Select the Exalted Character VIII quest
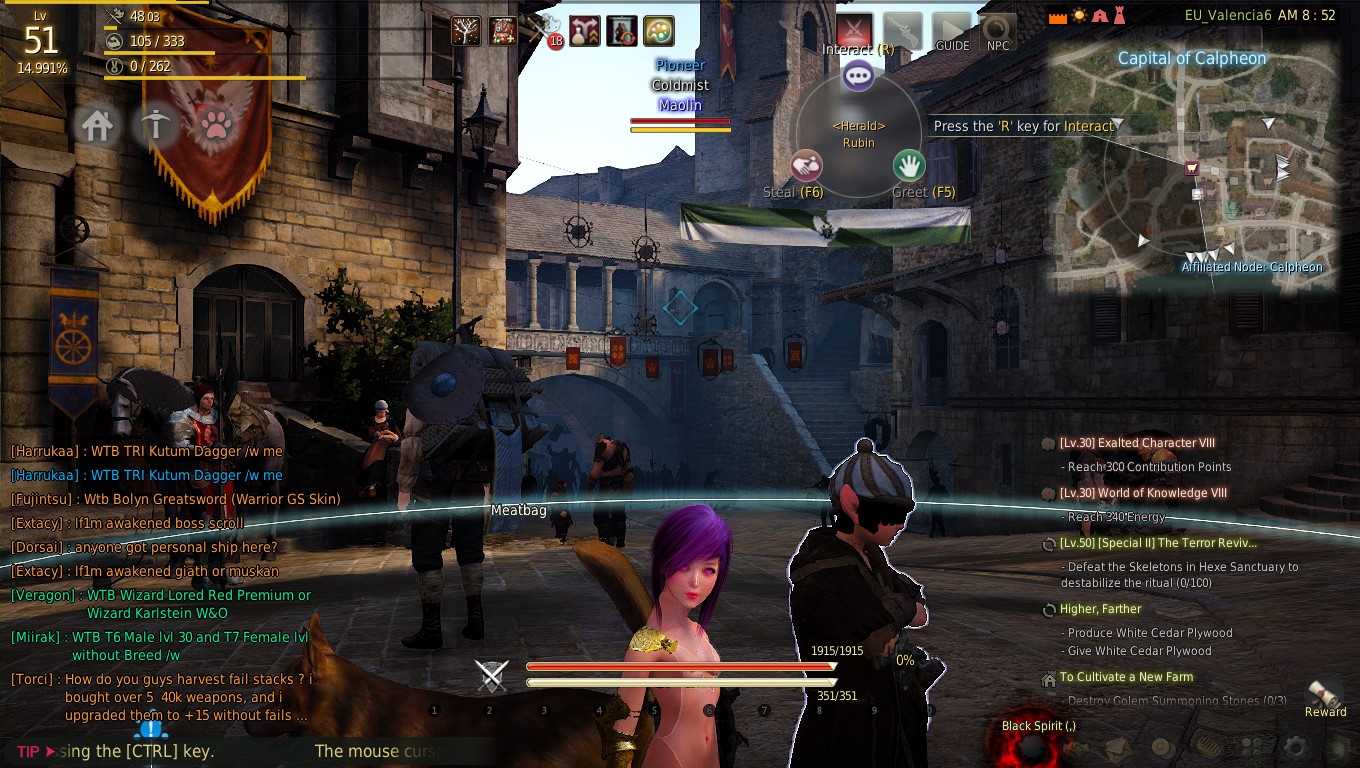 (1137, 443)
